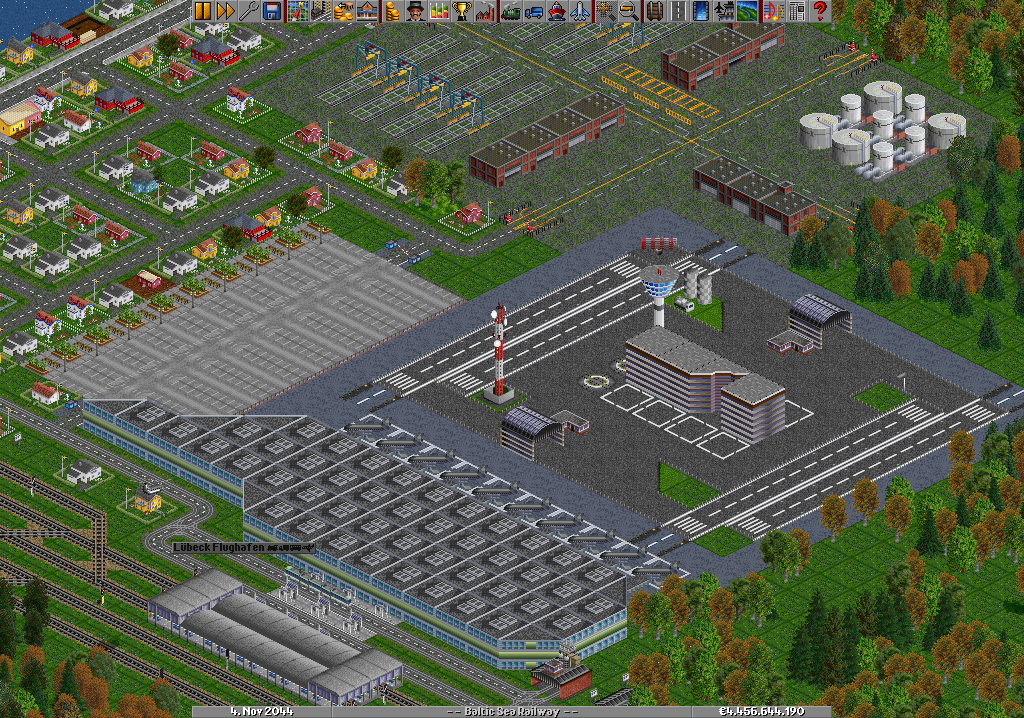1024x718 pixels.
Task: Click the magnifying glass zoom out button
Action: coord(628,11)
